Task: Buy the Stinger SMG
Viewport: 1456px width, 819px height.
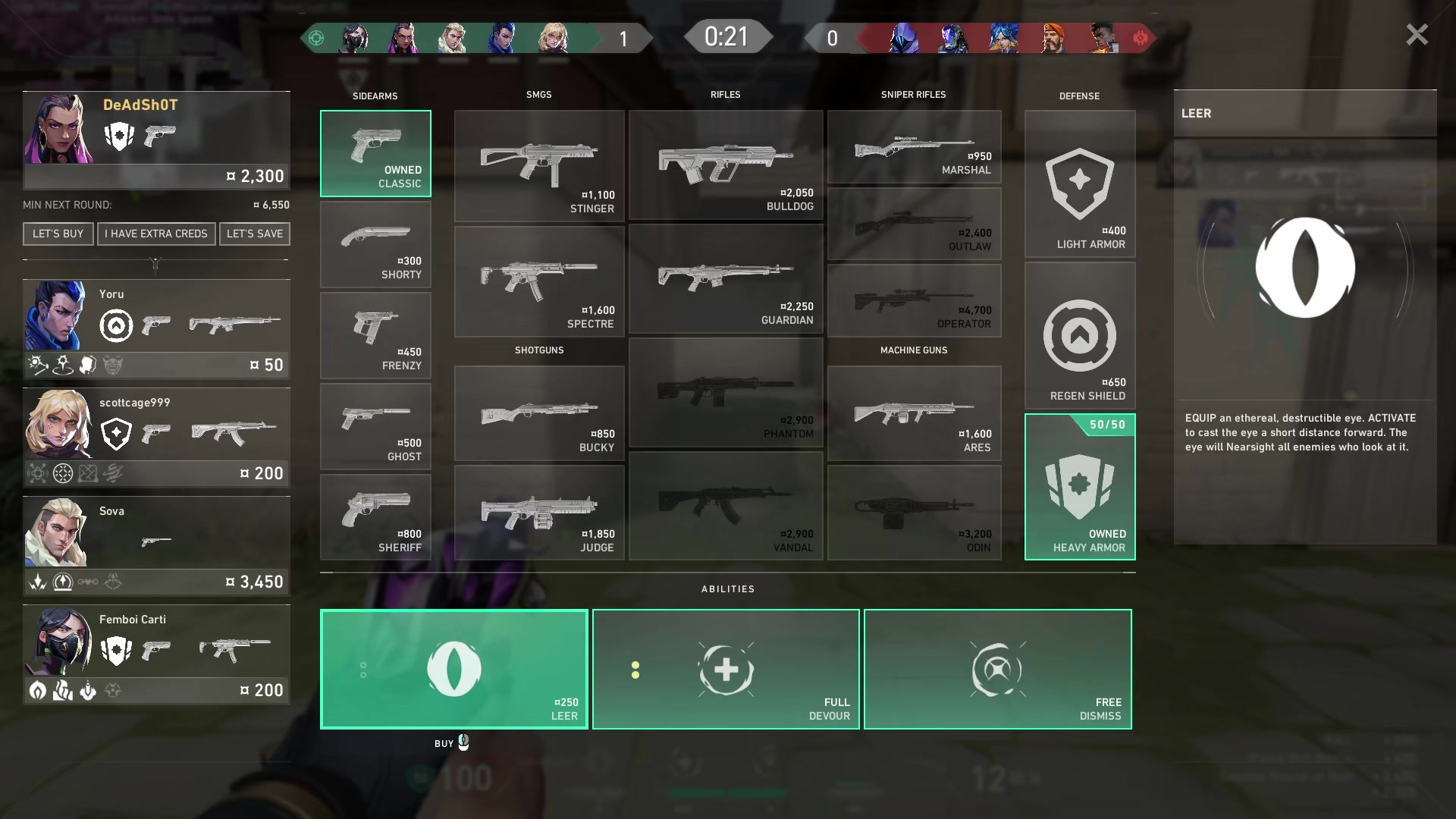Action: (x=539, y=166)
